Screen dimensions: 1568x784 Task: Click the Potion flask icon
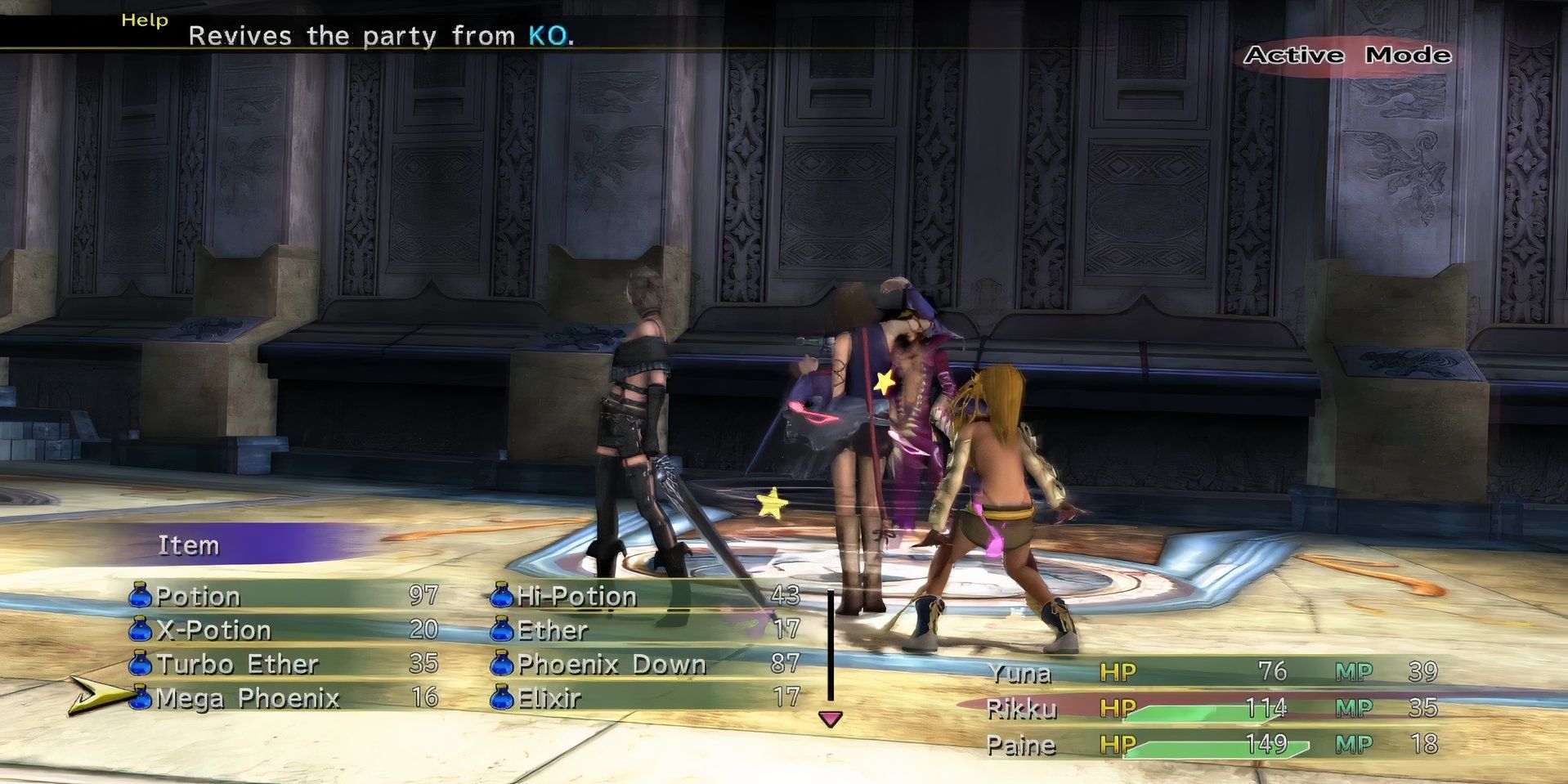tap(139, 596)
